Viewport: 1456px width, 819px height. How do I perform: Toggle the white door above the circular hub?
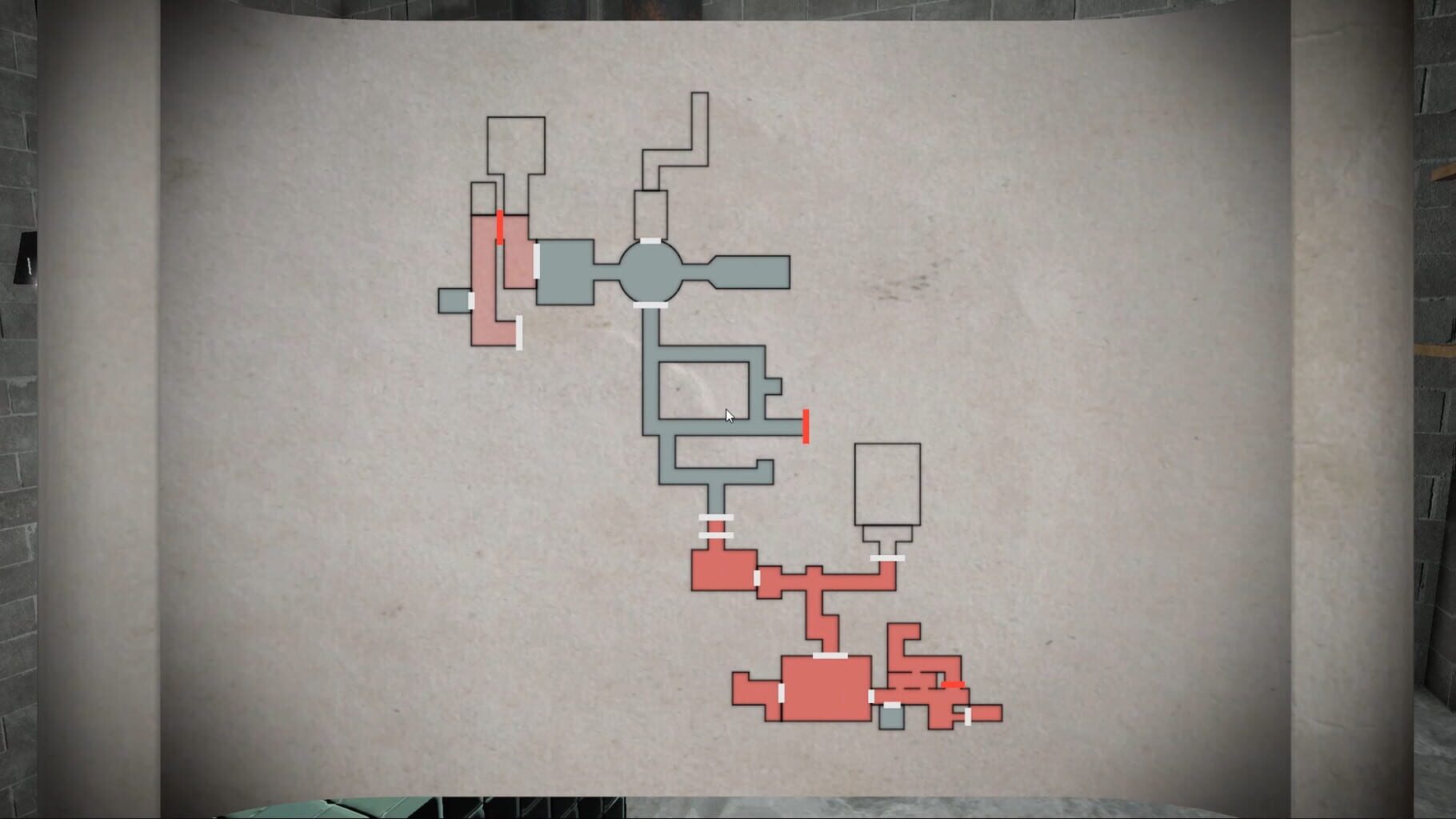point(650,240)
